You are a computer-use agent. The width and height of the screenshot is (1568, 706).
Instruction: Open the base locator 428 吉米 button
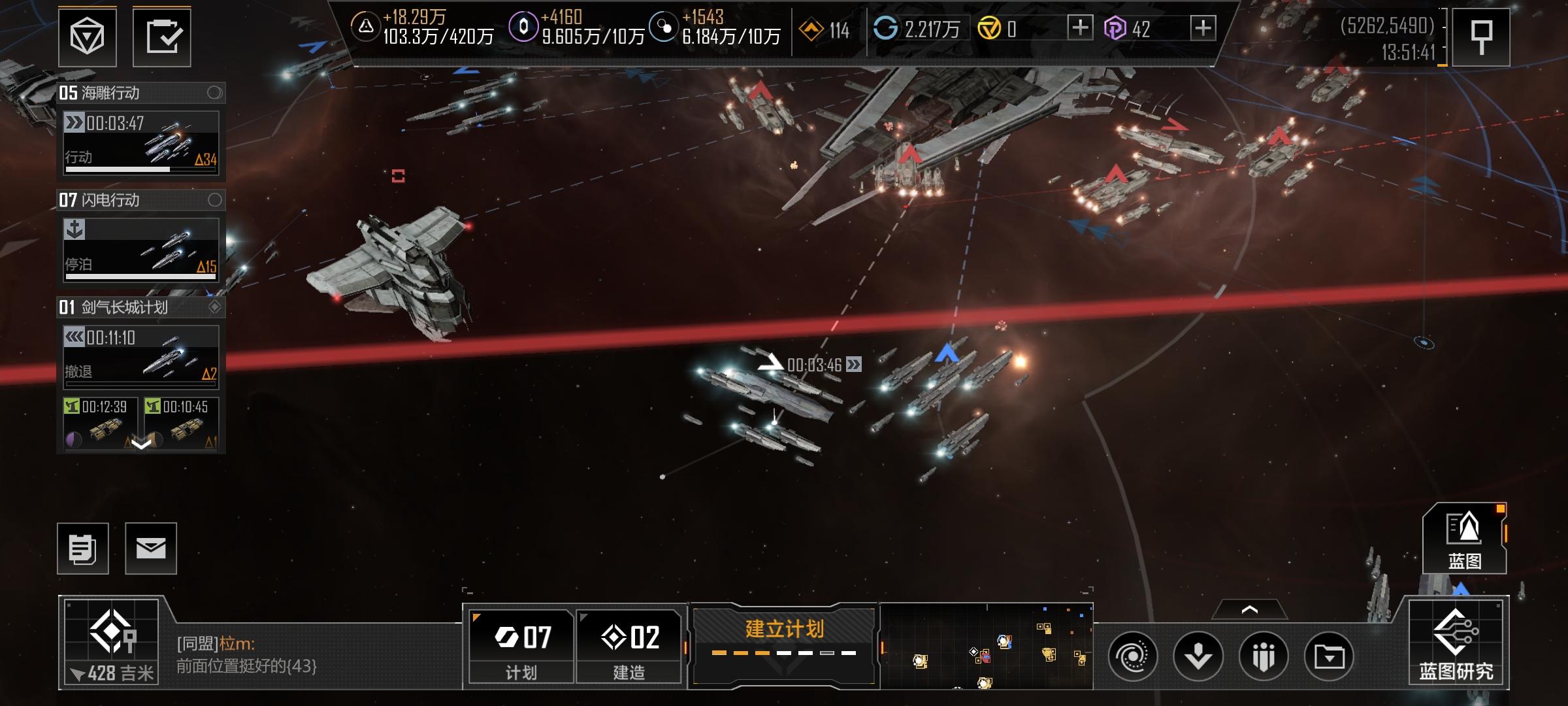click(112, 643)
